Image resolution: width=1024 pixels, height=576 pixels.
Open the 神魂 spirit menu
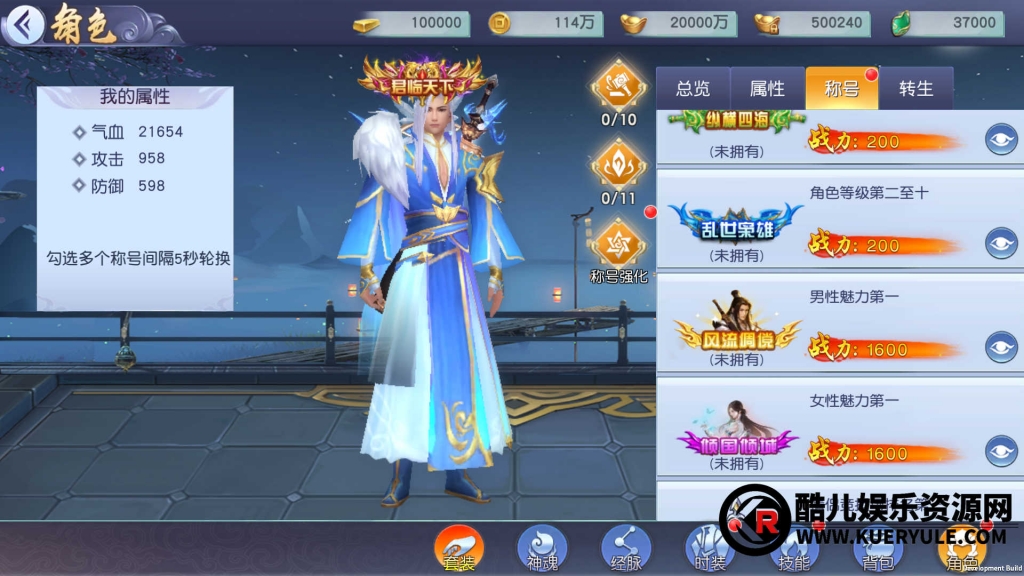point(542,549)
